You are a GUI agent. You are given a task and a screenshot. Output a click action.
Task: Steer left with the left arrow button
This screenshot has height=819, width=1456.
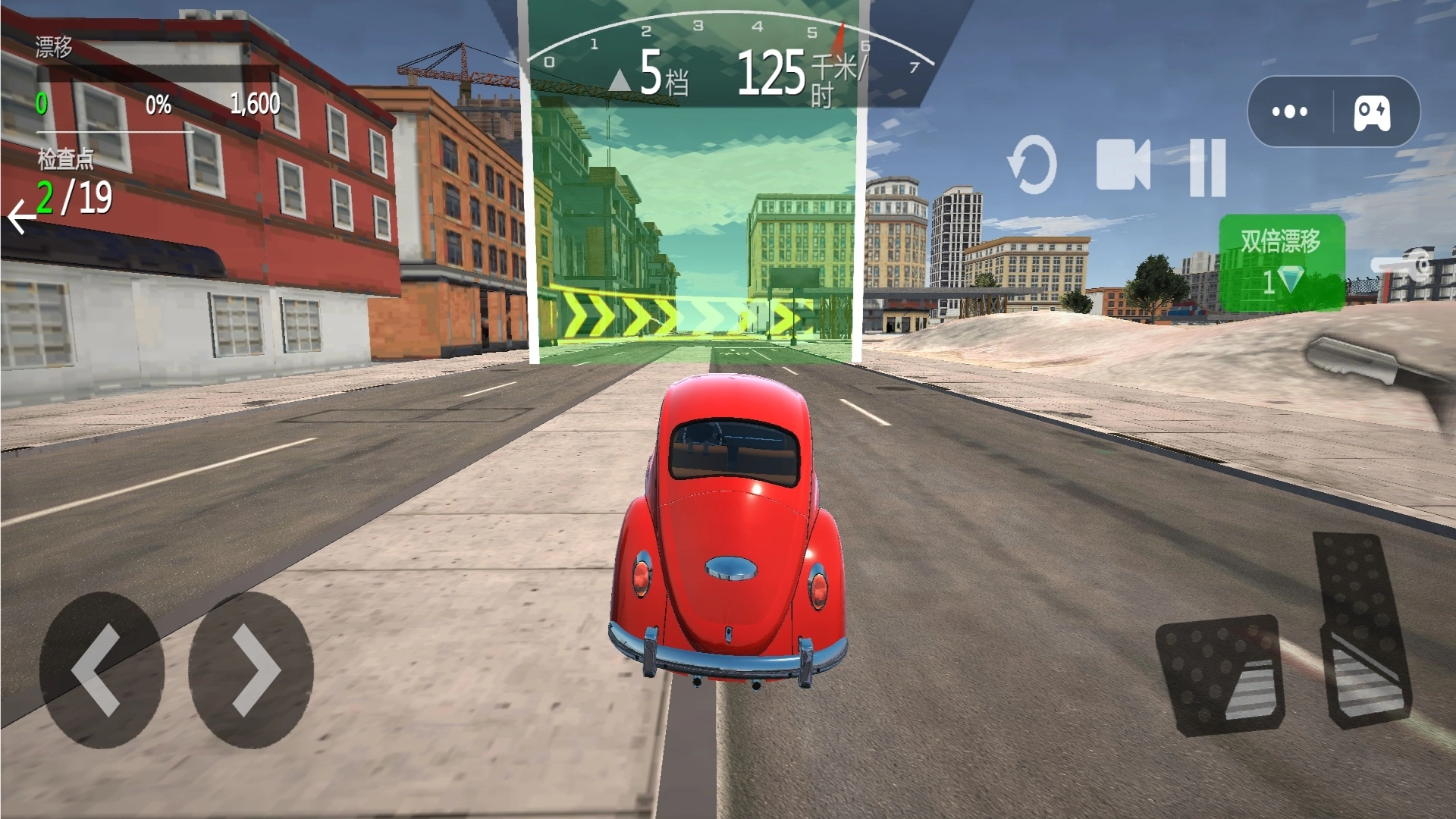click(101, 670)
